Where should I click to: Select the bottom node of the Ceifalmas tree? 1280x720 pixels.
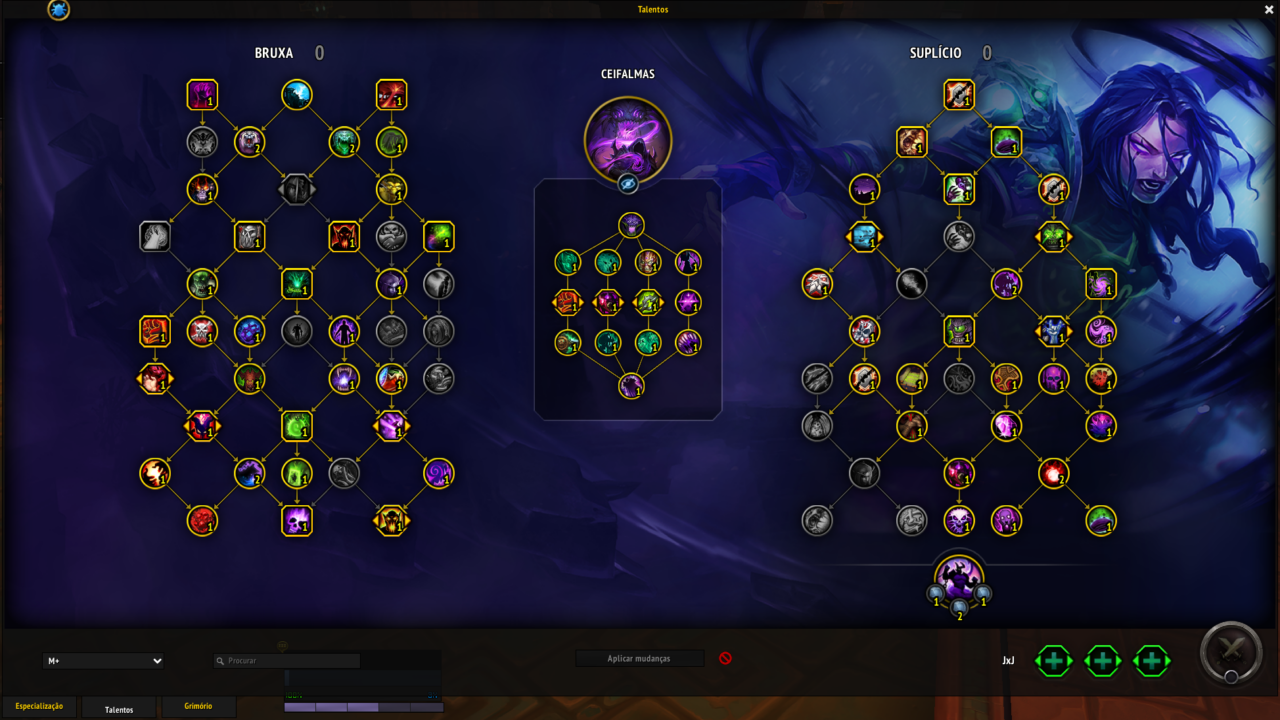(631, 386)
